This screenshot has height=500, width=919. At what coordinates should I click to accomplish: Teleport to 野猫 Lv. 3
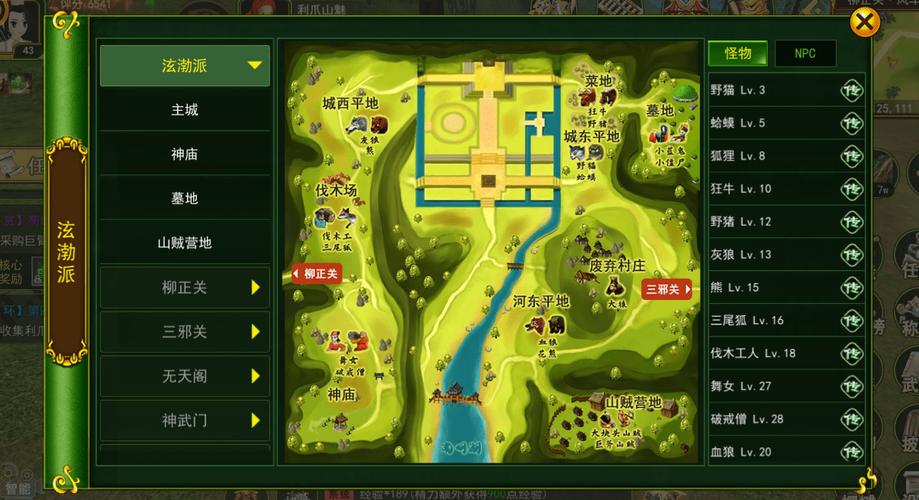852,90
